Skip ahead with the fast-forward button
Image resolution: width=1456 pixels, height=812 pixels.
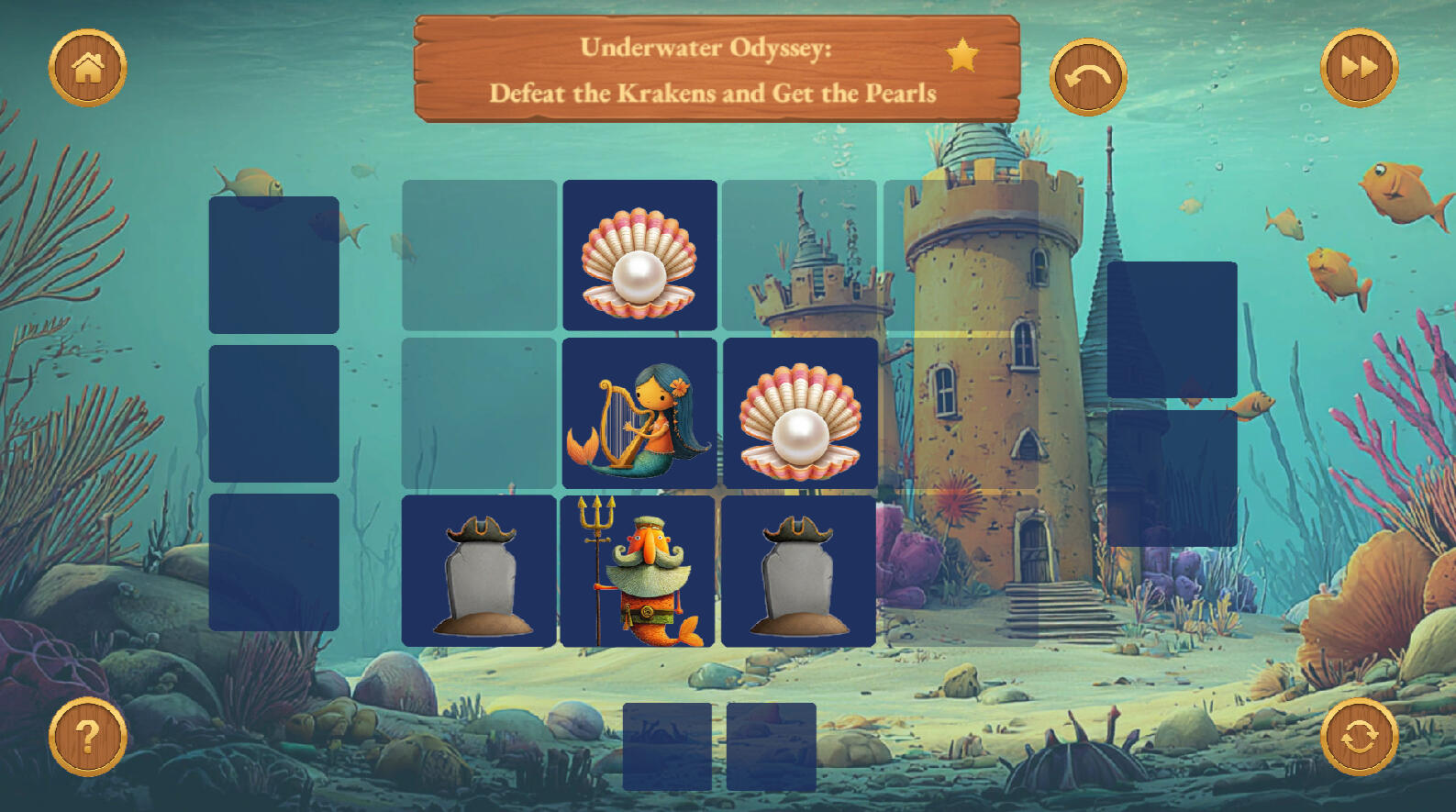point(1359,68)
